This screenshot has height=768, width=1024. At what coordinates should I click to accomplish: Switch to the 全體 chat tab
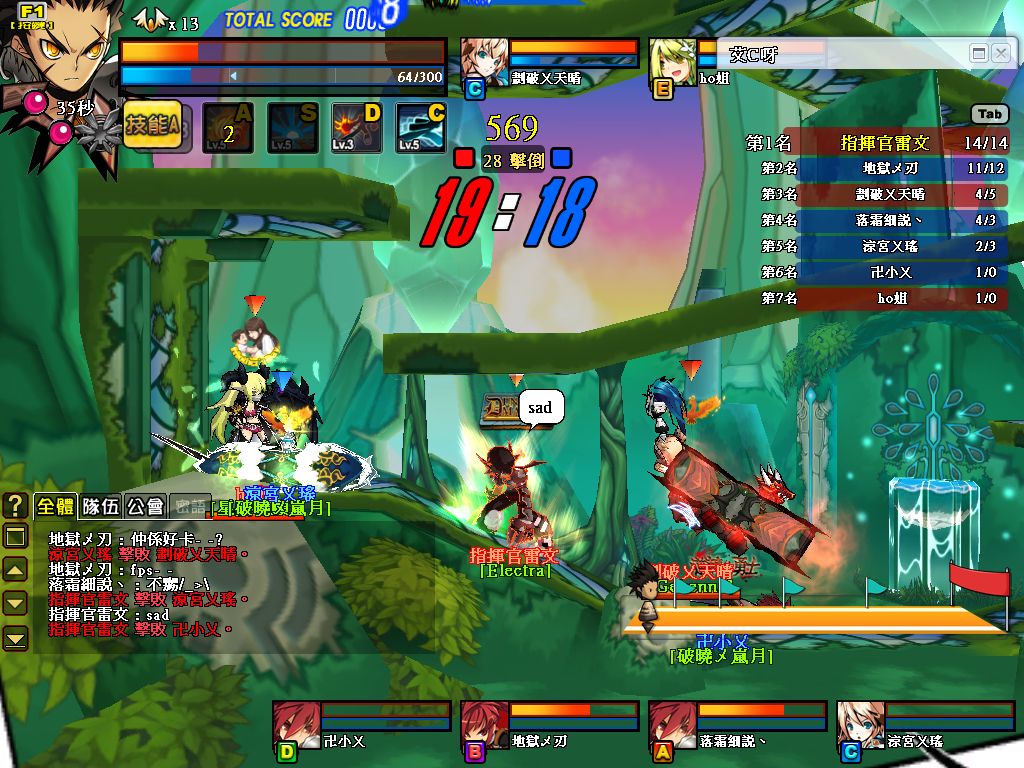[x=55, y=506]
